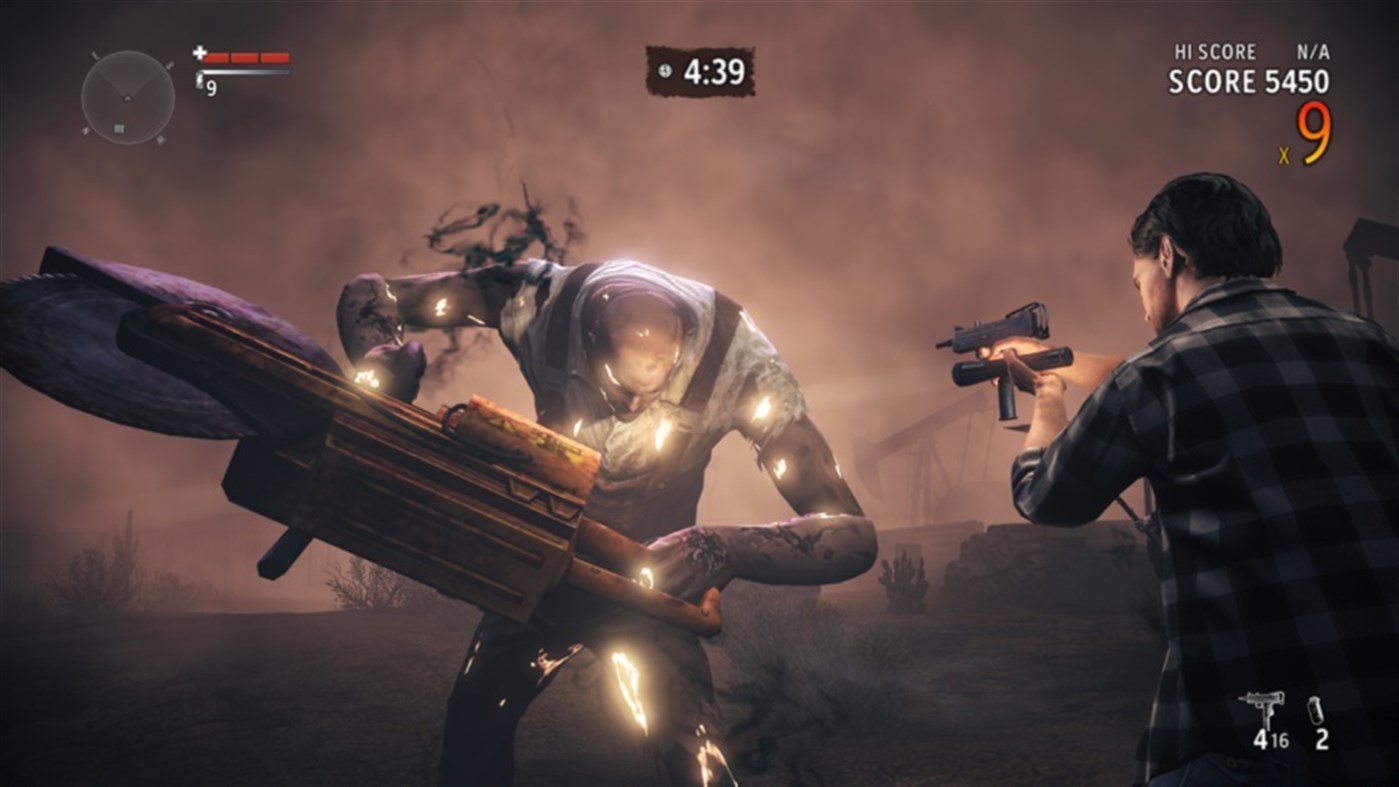The image size is (1399, 787).
Task: Click the north marker on the compass ring
Action: [x=95, y=56]
